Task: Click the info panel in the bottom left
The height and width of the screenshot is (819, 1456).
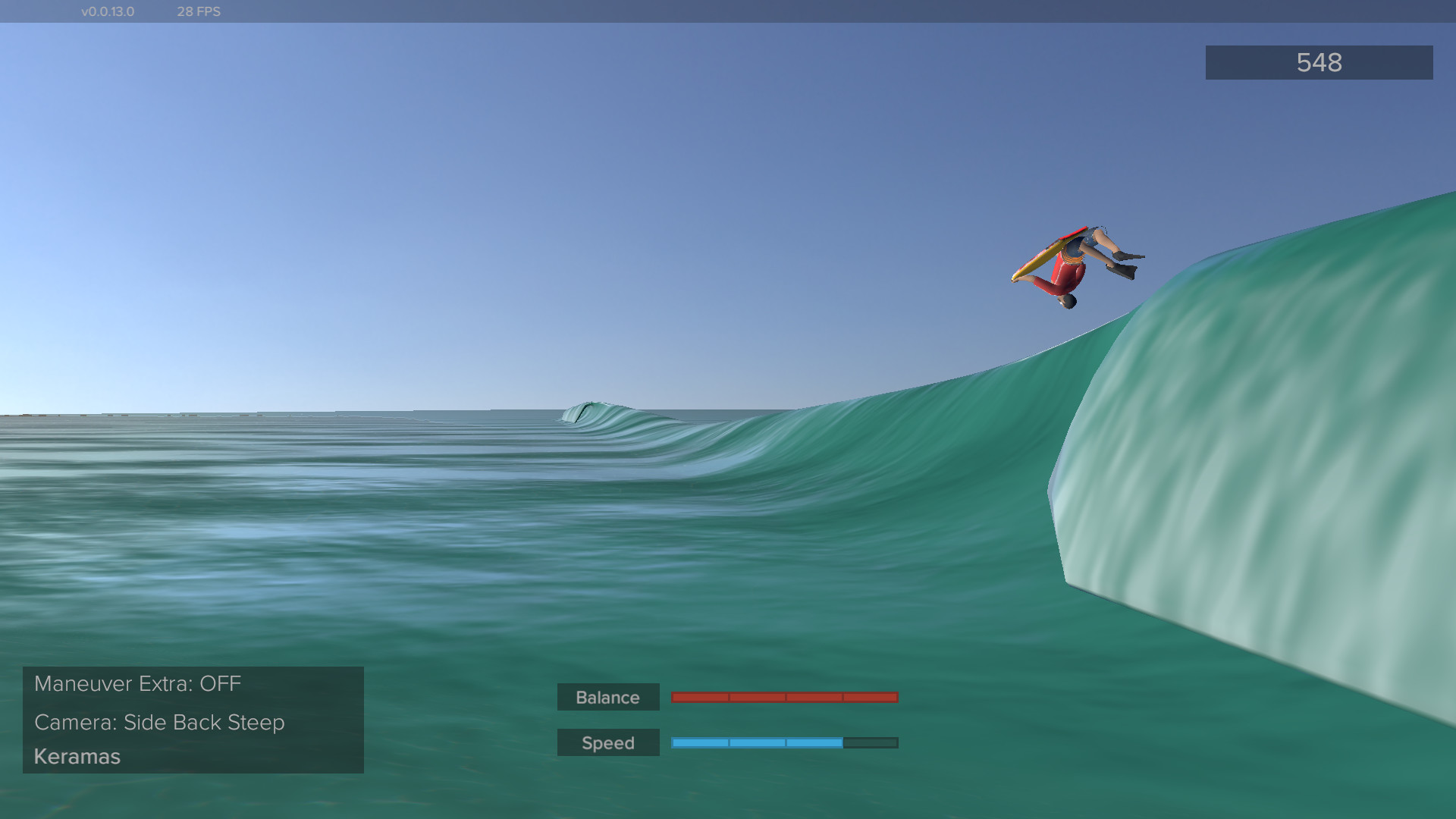Action: point(192,719)
